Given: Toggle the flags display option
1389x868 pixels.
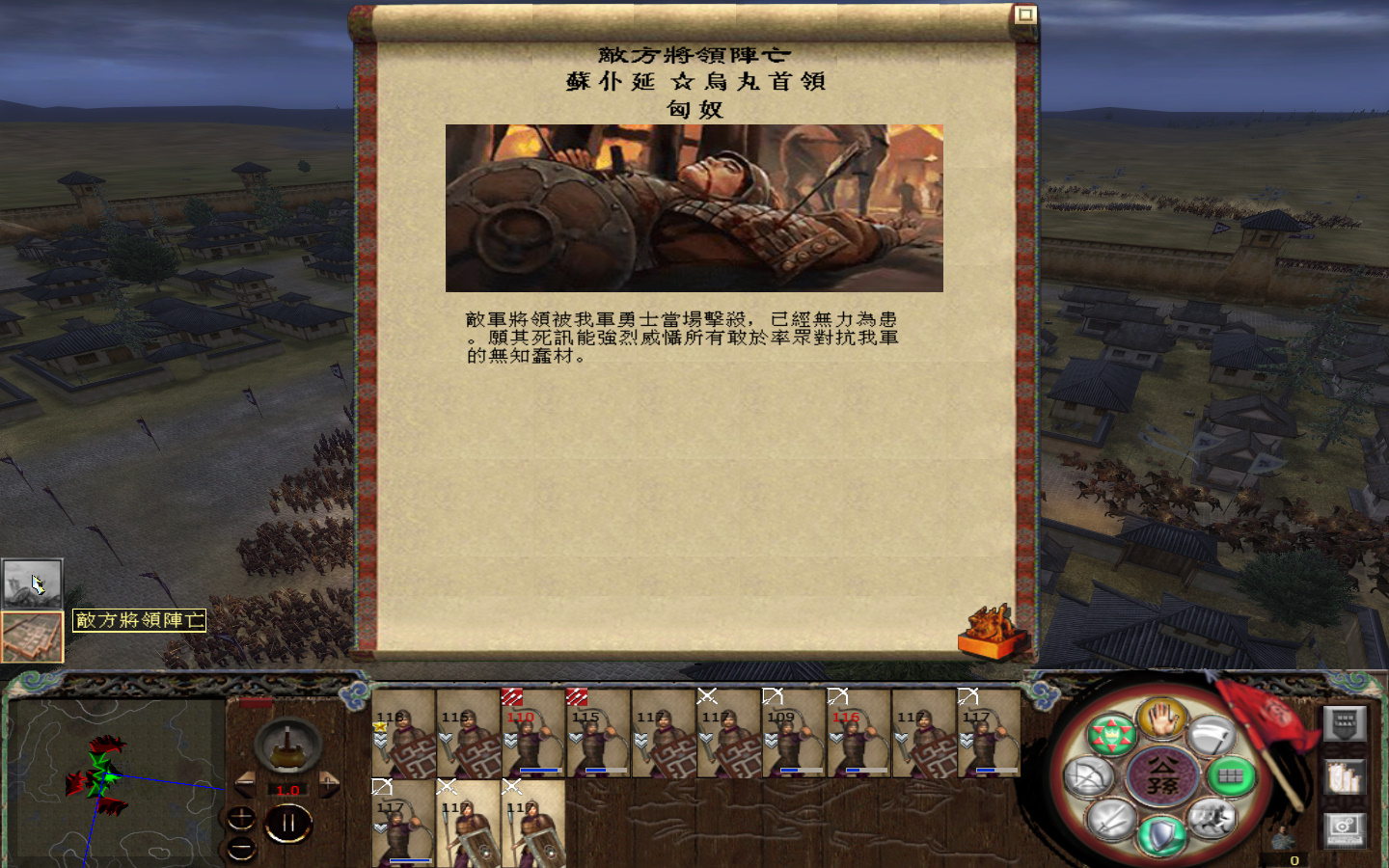Looking at the screenshot, I should point(1345,778).
